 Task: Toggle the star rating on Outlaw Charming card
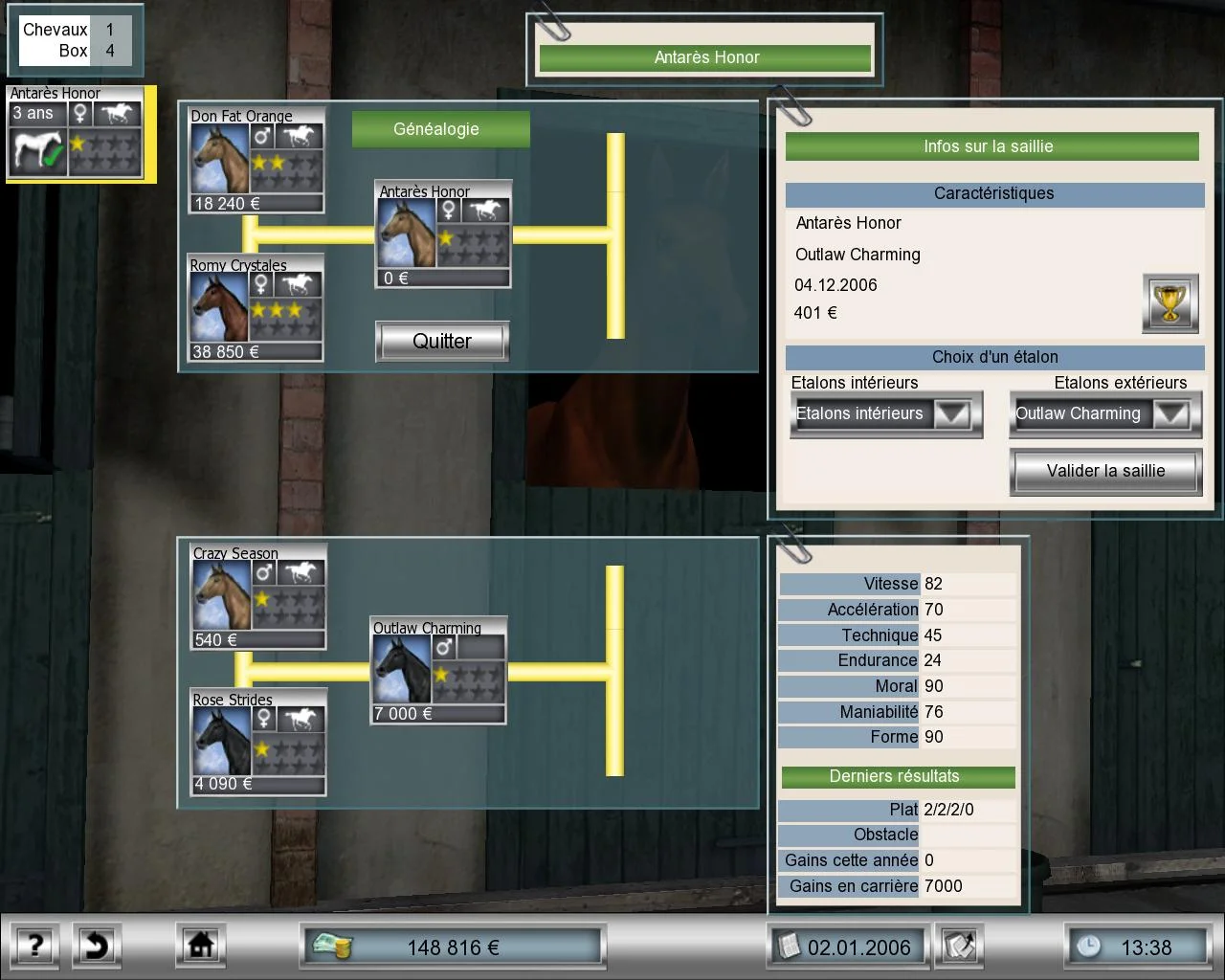[x=439, y=674]
